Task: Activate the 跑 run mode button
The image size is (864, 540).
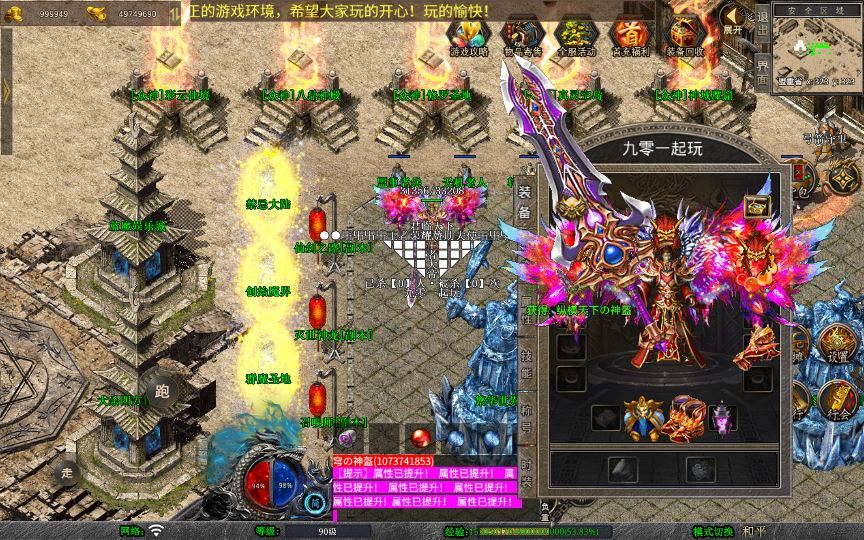Action: click(163, 391)
